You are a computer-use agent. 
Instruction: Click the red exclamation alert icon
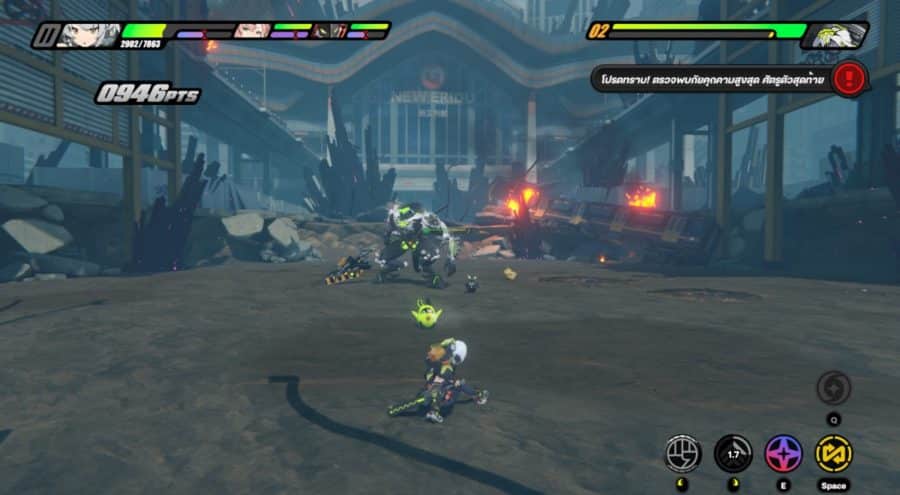pyautogui.click(x=850, y=77)
